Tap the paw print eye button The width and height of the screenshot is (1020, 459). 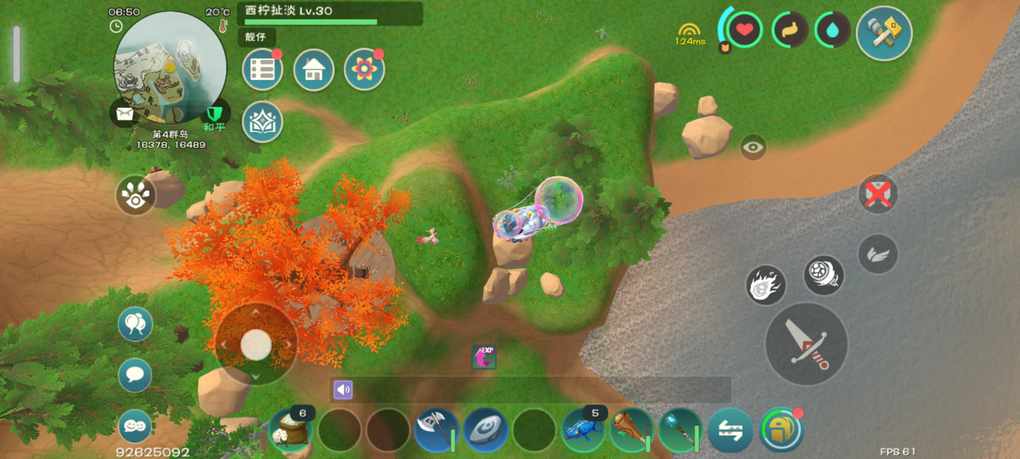(x=135, y=195)
